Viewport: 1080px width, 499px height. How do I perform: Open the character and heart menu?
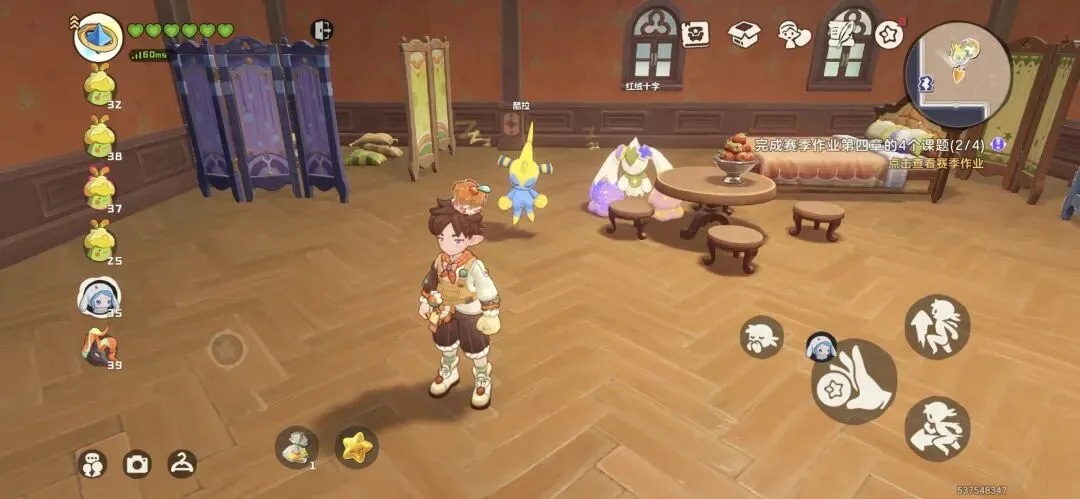pyautogui.click(x=793, y=34)
